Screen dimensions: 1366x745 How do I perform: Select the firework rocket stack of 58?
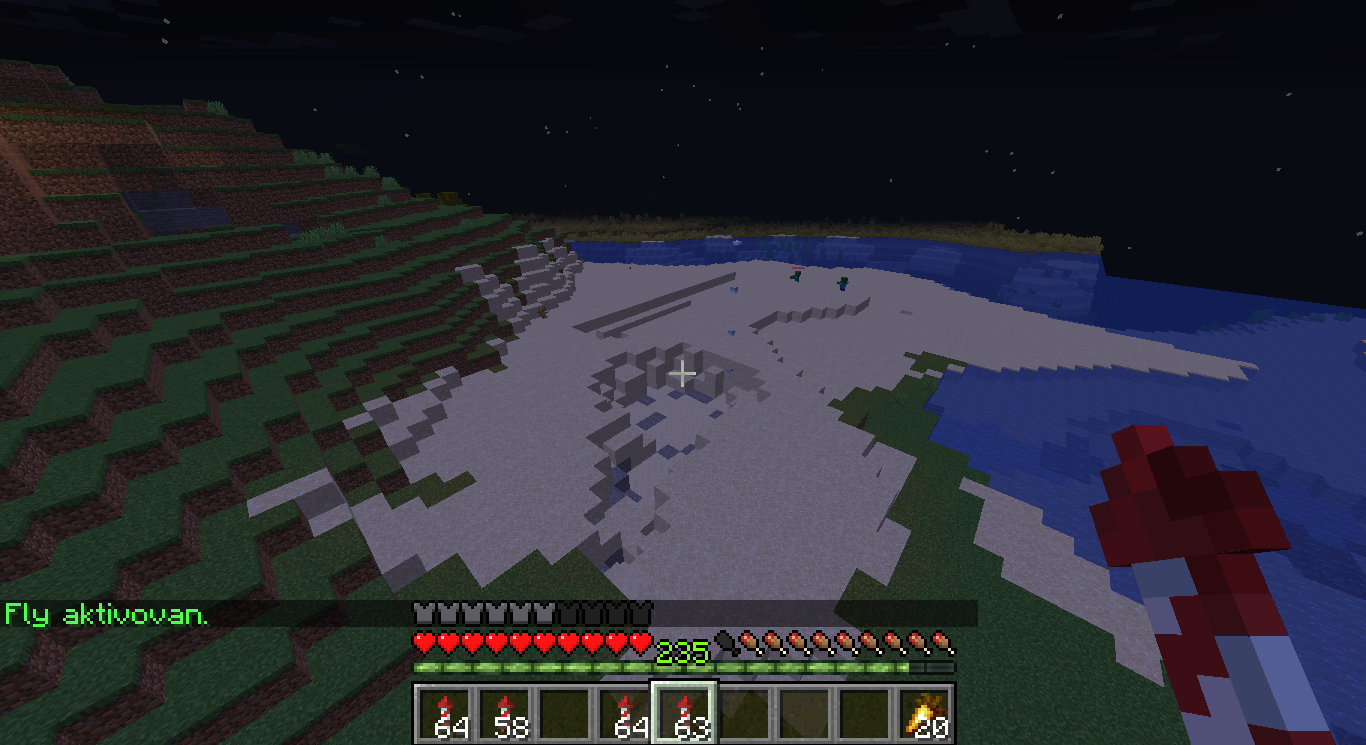click(x=505, y=713)
